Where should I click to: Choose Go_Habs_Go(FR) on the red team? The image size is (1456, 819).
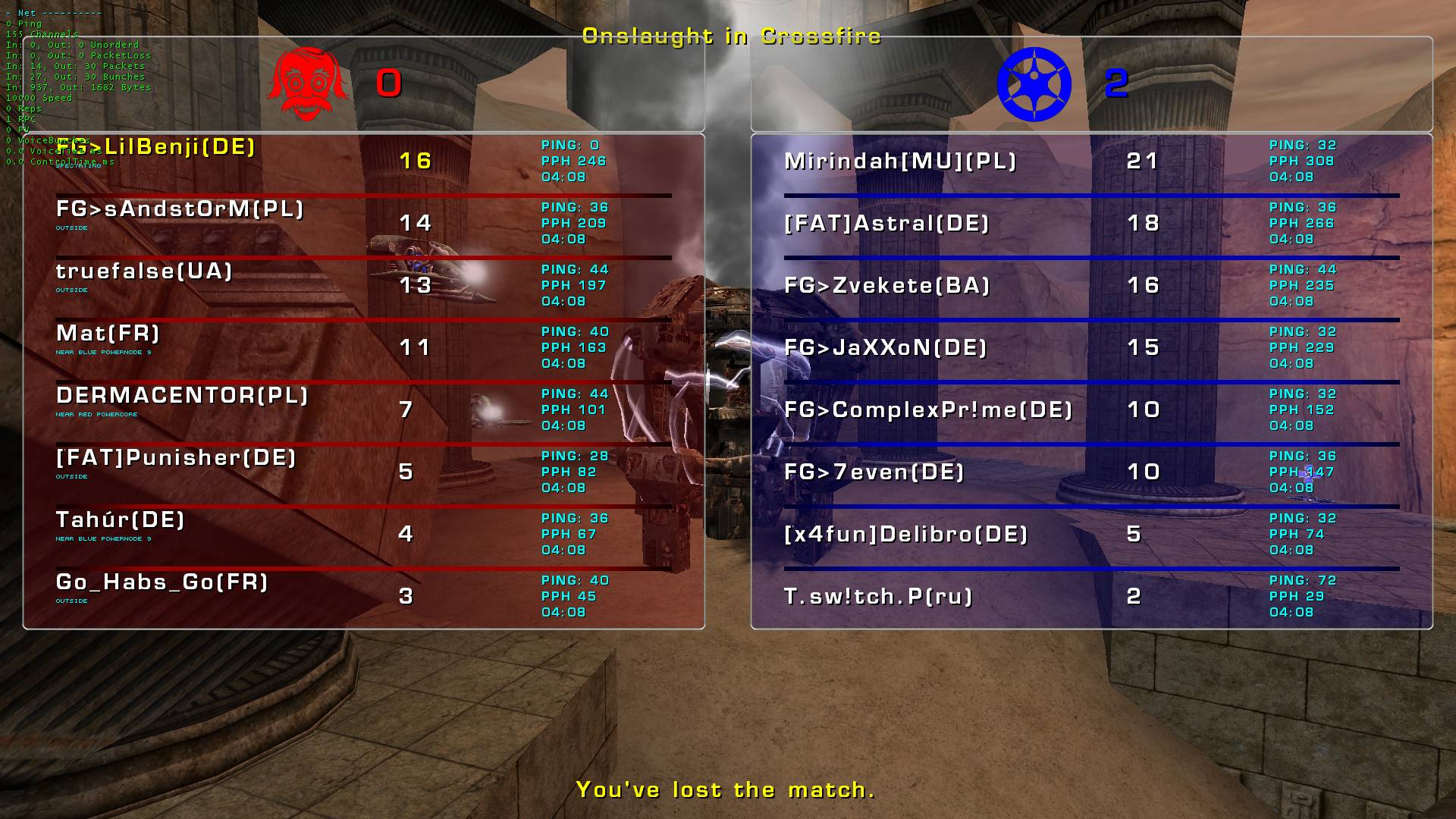click(x=162, y=582)
